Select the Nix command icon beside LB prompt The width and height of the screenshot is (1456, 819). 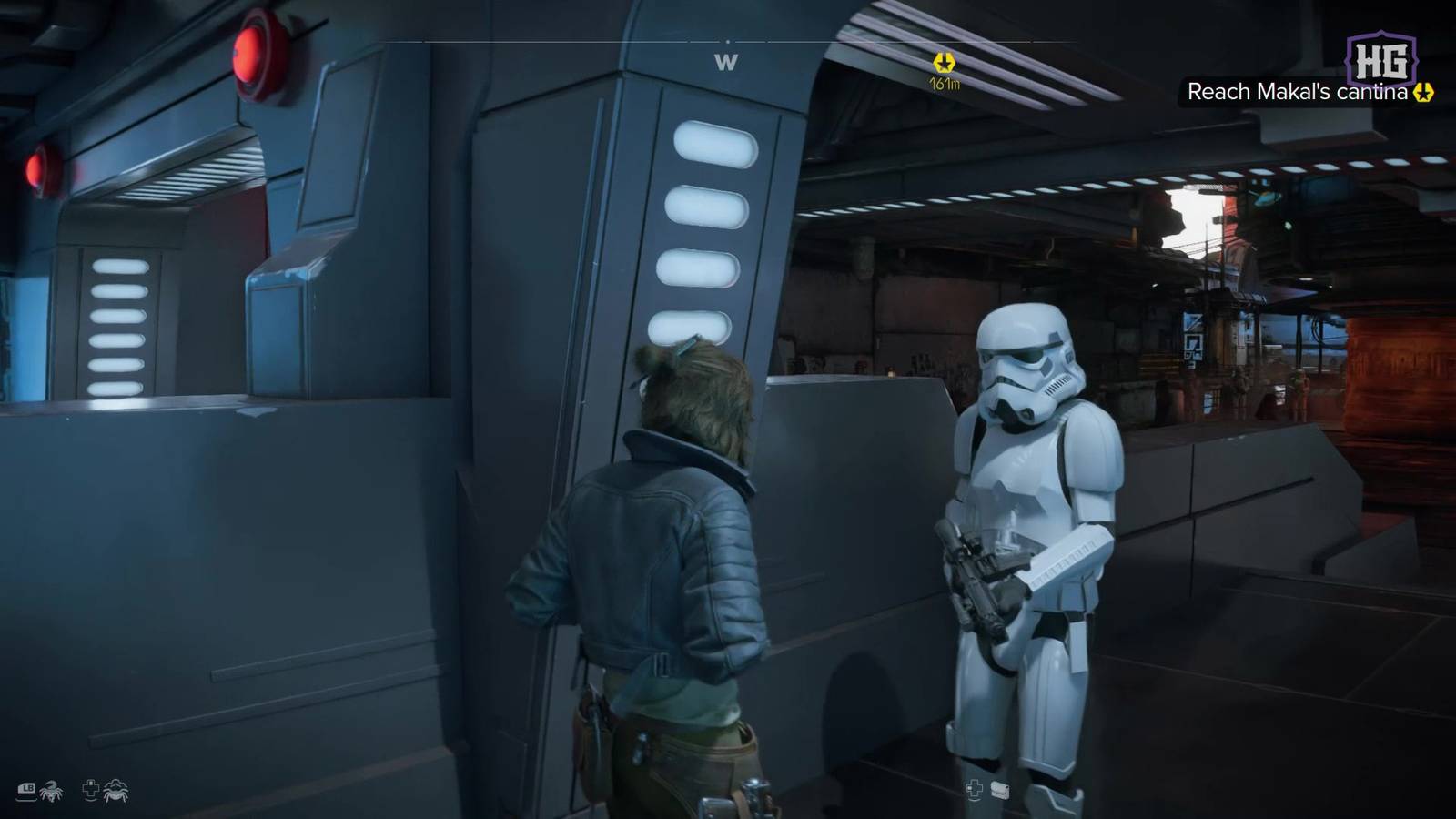click(50, 790)
